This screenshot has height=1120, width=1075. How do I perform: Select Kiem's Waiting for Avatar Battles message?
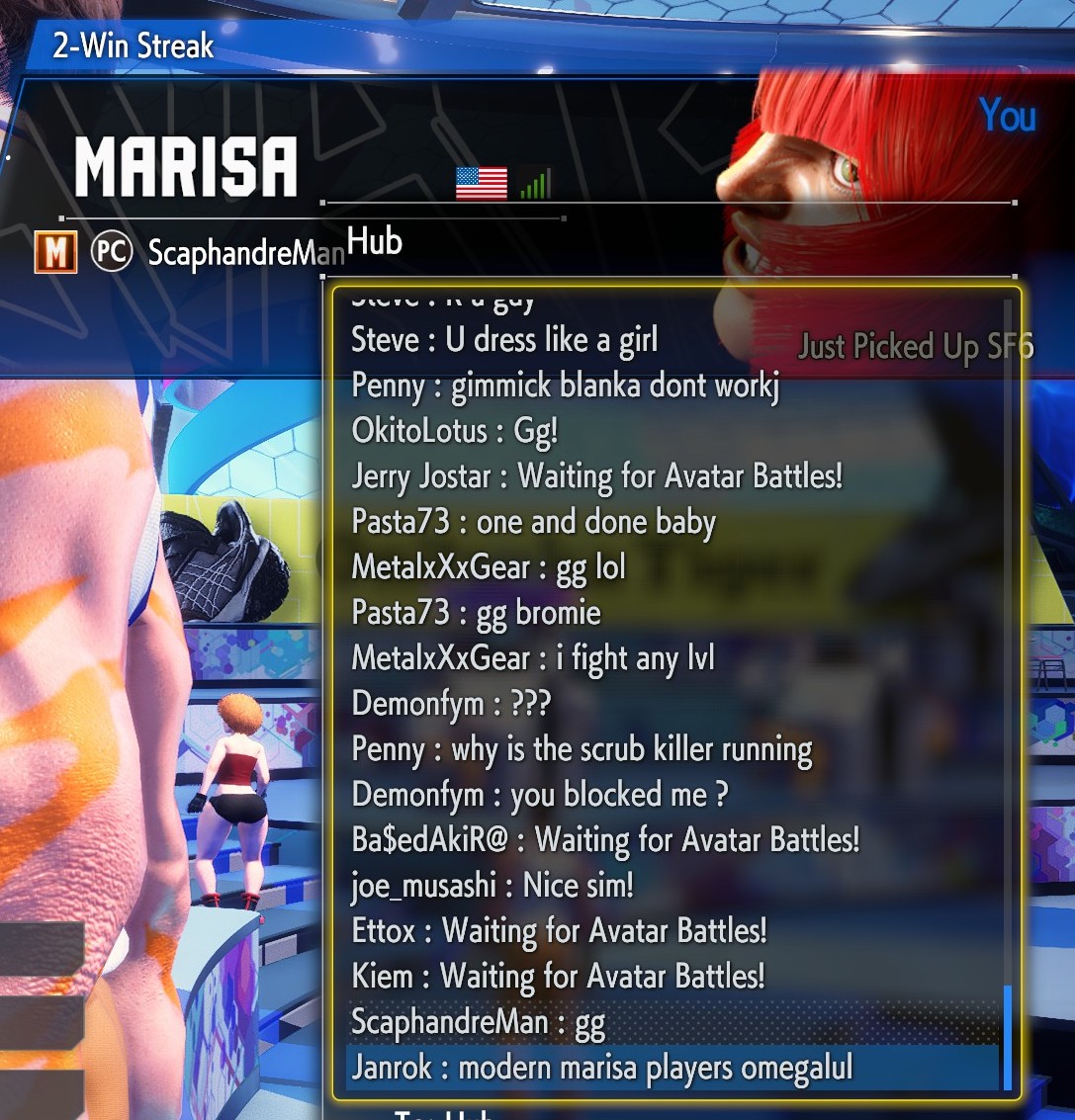pyautogui.click(x=558, y=978)
